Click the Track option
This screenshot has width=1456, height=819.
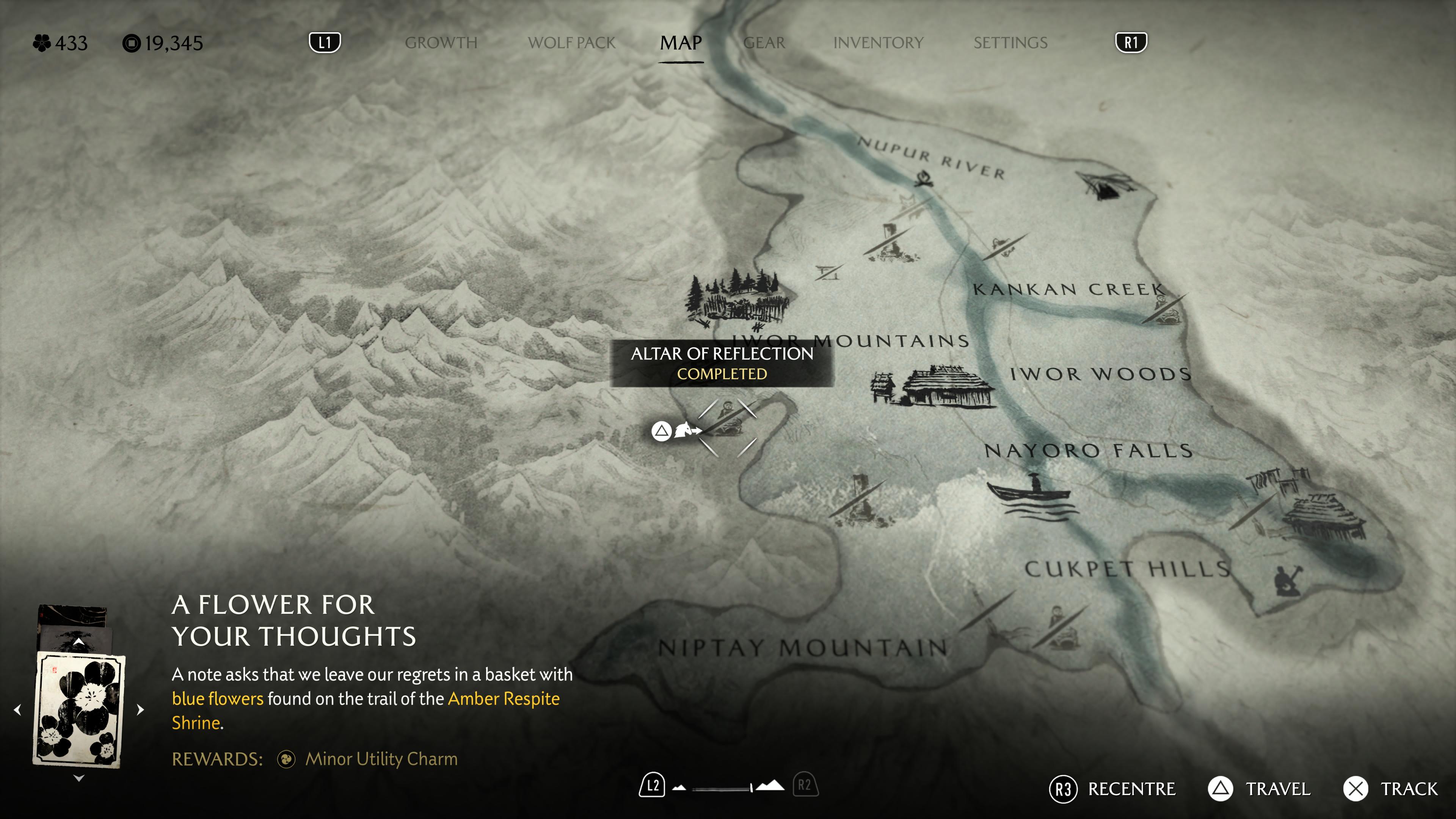click(x=1390, y=789)
